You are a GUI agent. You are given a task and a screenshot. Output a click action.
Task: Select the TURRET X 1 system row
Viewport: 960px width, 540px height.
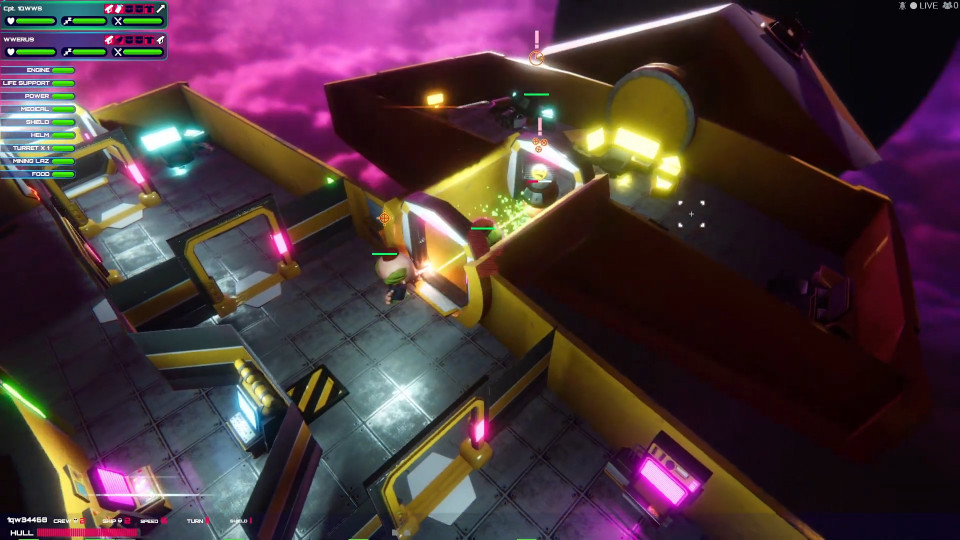pos(38,148)
